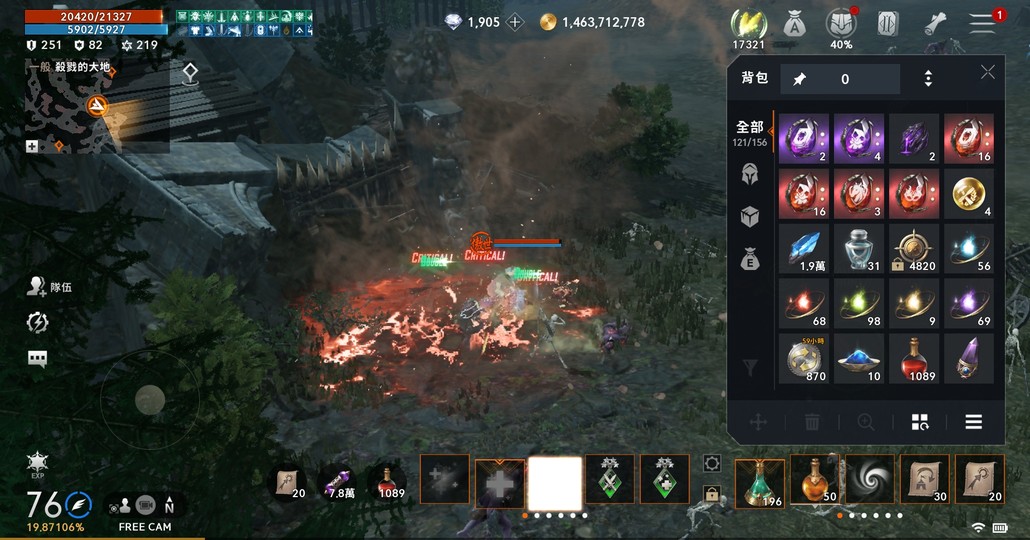Screen dimensions: 1030x540
Task: Open the chat bubble icon
Action: click(x=38, y=359)
